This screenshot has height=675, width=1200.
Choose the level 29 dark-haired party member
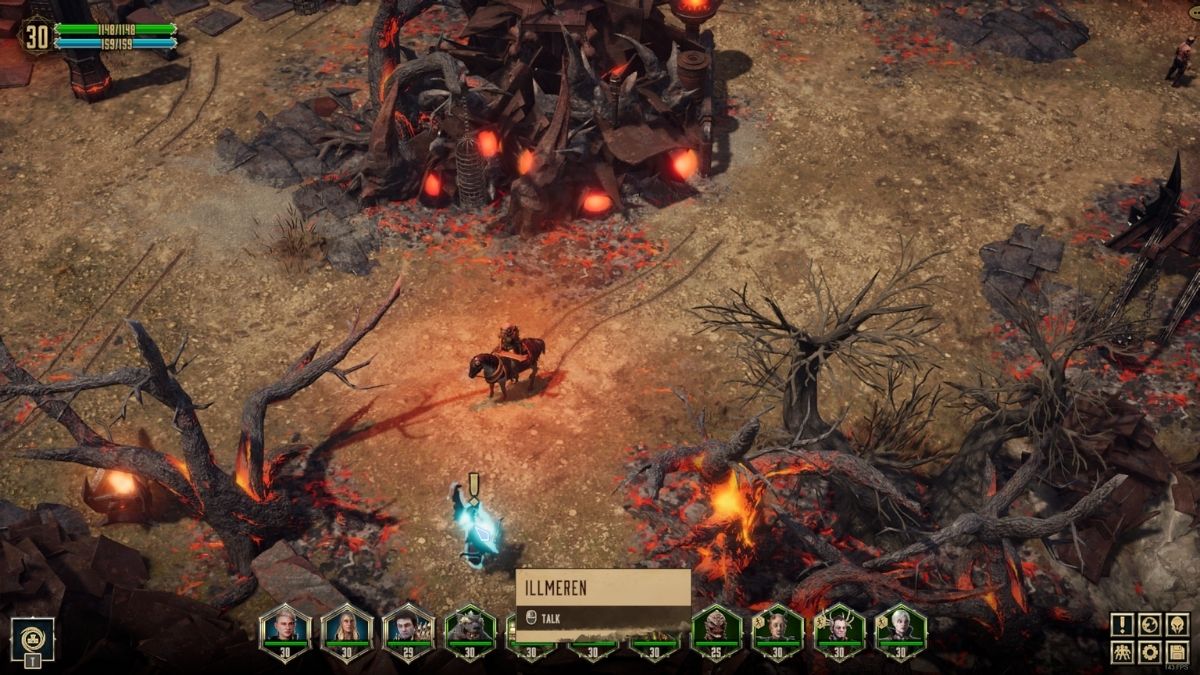point(409,630)
